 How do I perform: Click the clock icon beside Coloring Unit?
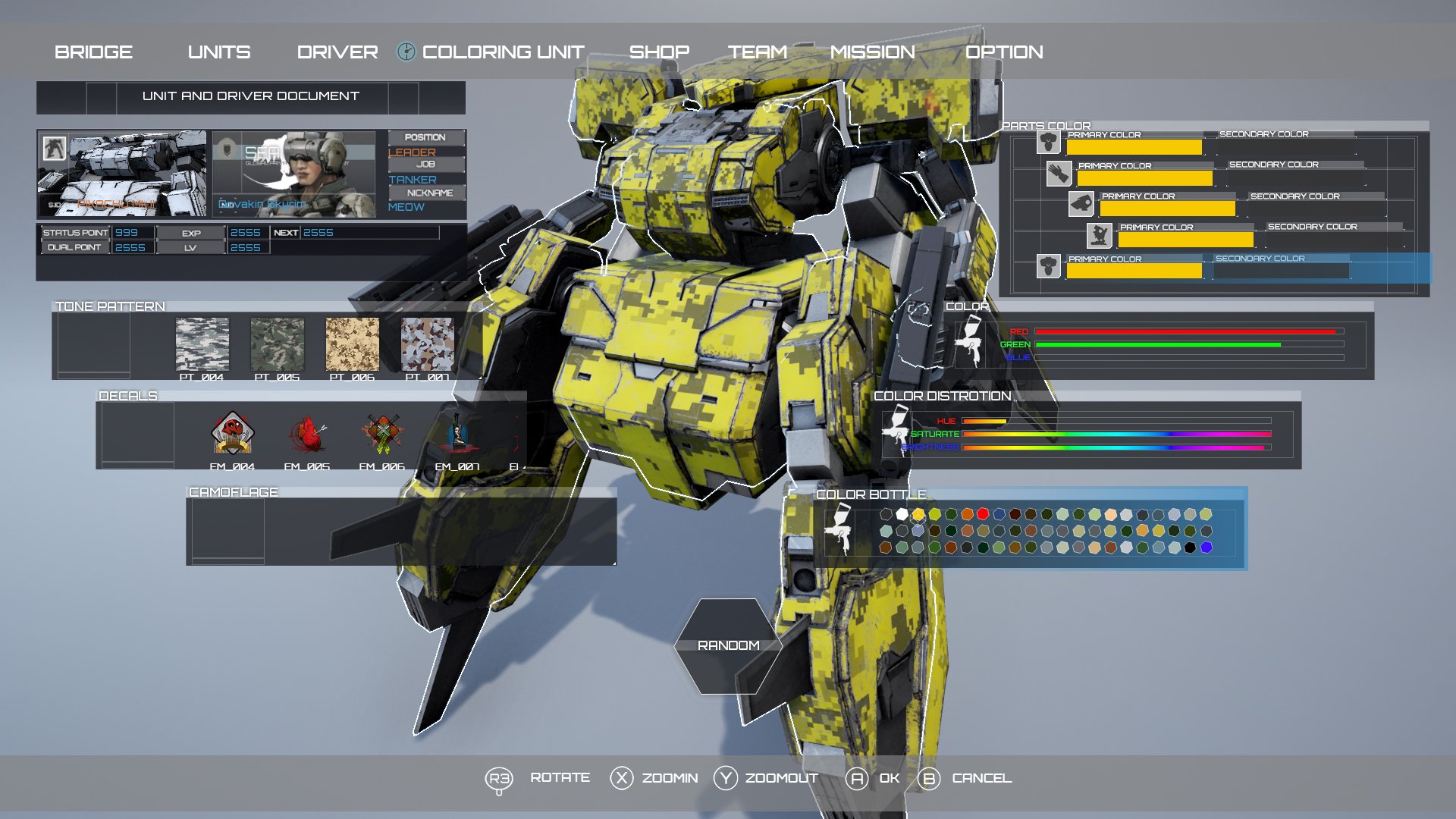click(x=406, y=51)
